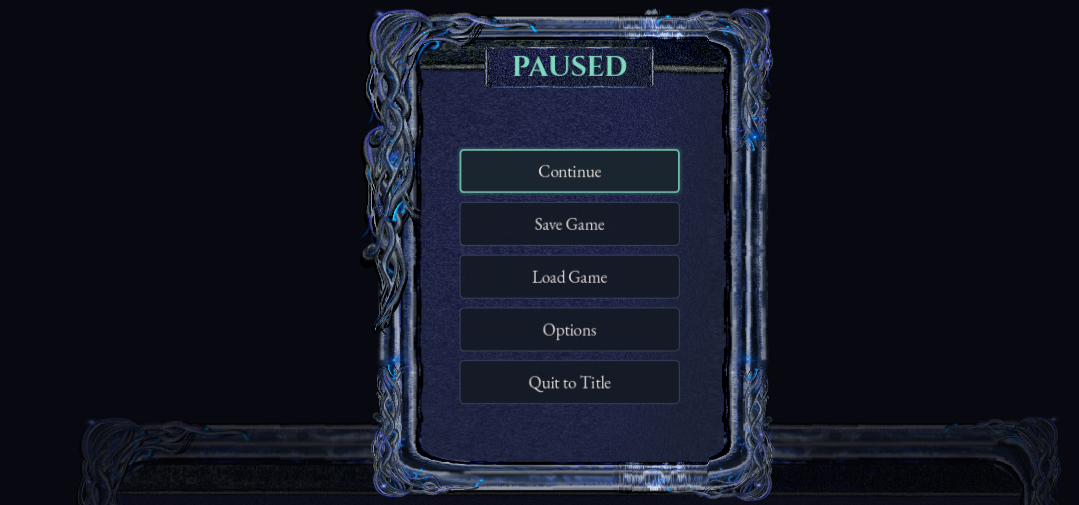Viewport: 1079px width, 505px height.
Task: Select Continue to resume the game
Action: (569, 171)
